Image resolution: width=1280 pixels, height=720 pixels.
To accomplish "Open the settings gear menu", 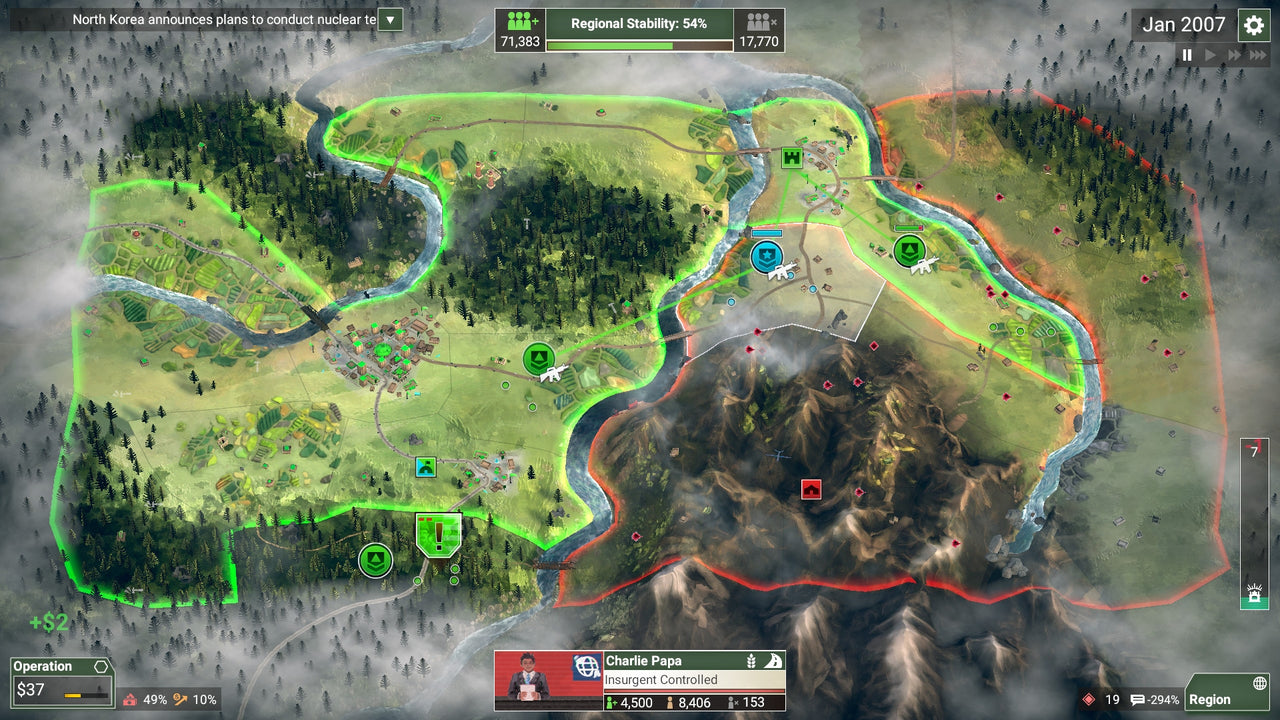I will (x=1254, y=25).
